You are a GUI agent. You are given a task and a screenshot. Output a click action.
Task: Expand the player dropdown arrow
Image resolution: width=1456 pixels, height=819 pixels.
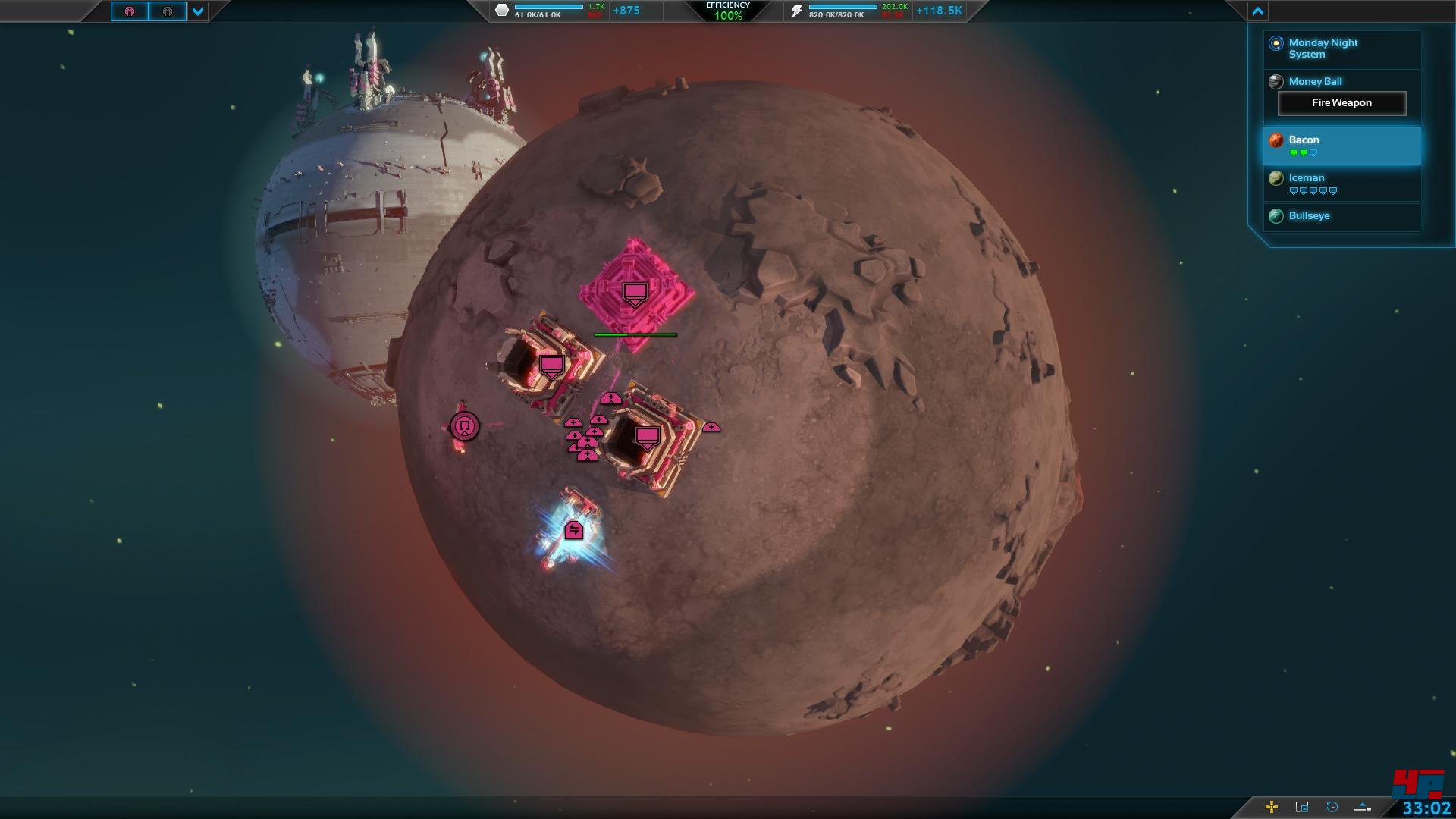pos(198,11)
